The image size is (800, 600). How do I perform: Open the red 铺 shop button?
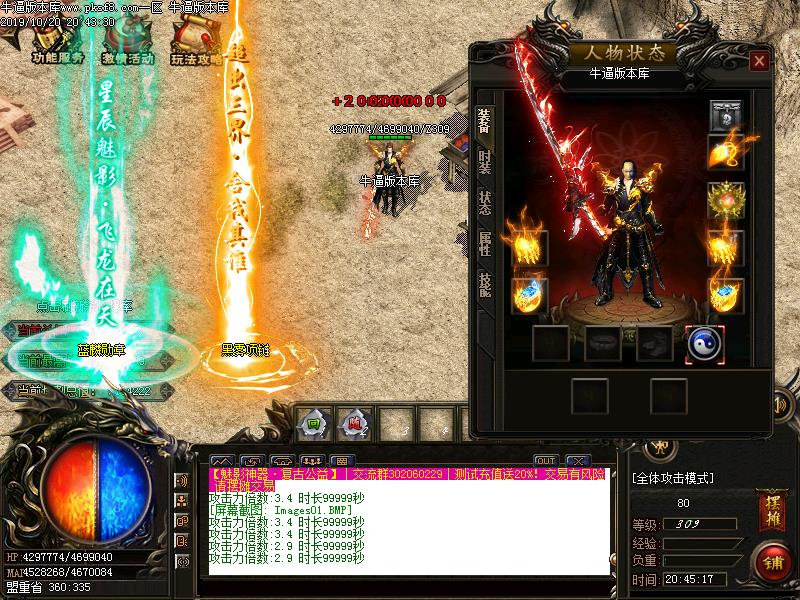(x=770, y=562)
